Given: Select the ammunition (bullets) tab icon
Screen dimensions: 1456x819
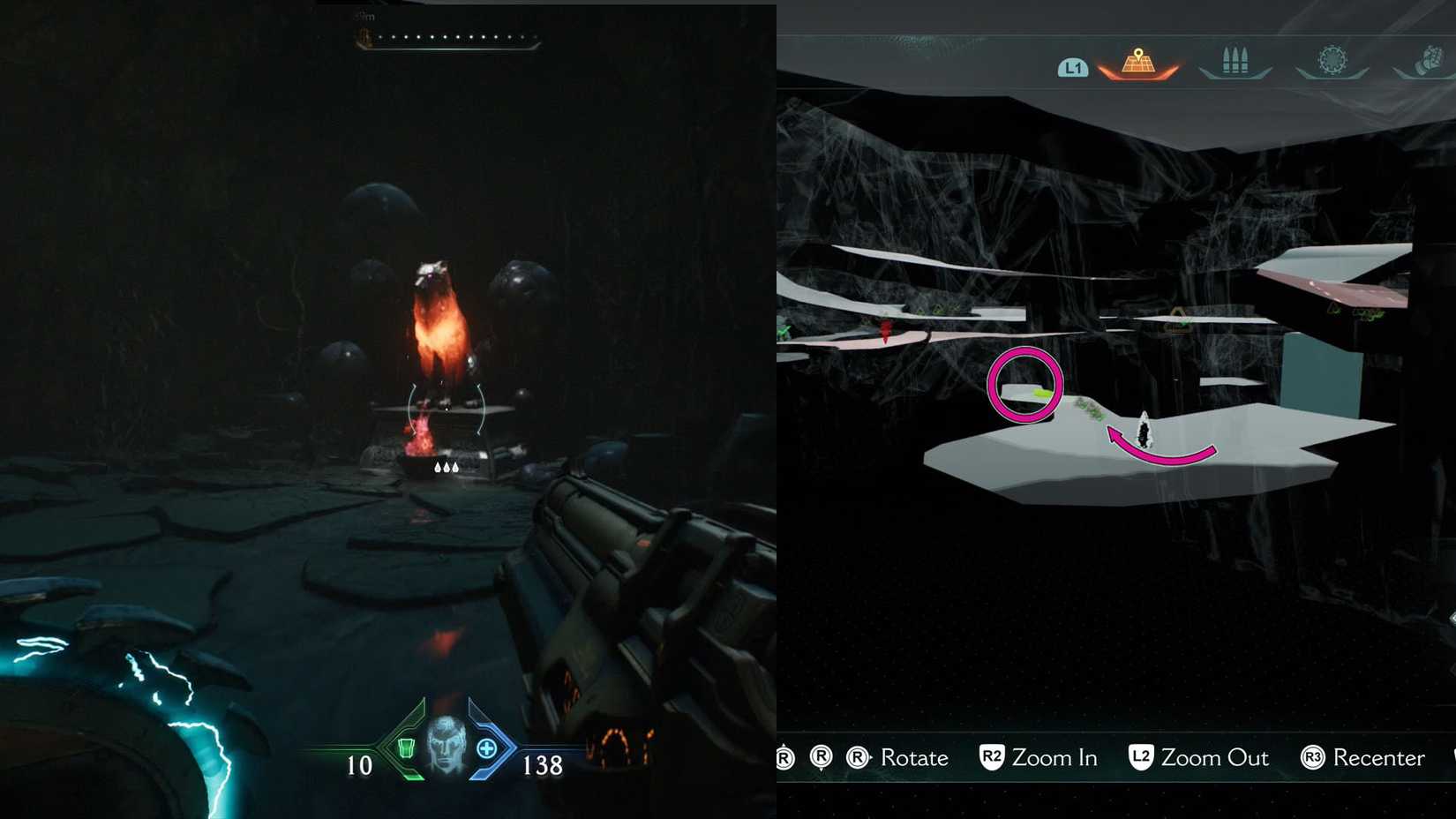Looking at the screenshot, I should [x=1235, y=60].
